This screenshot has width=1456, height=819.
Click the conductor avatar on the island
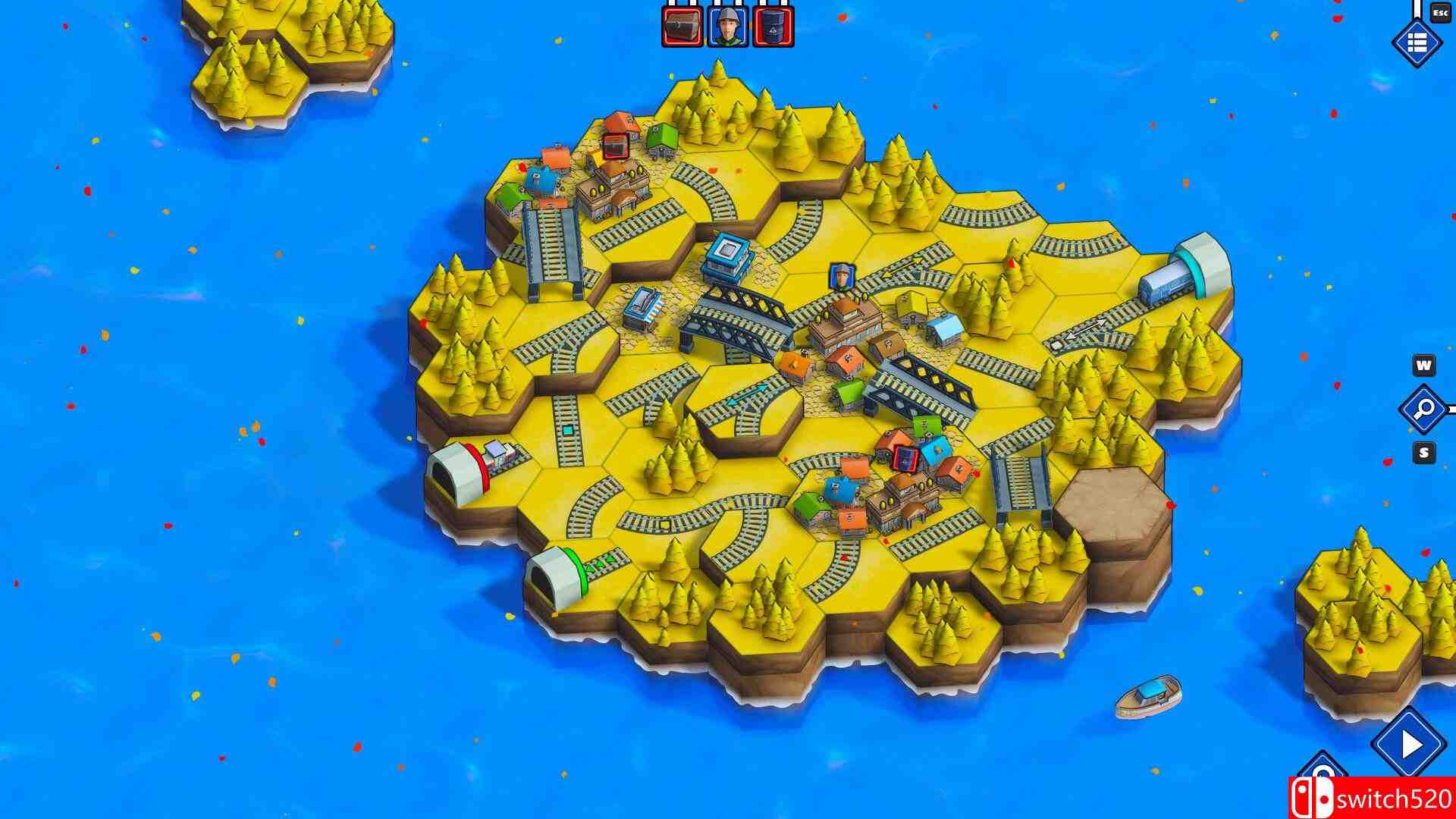pyautogui.click(x=844, y=277)
